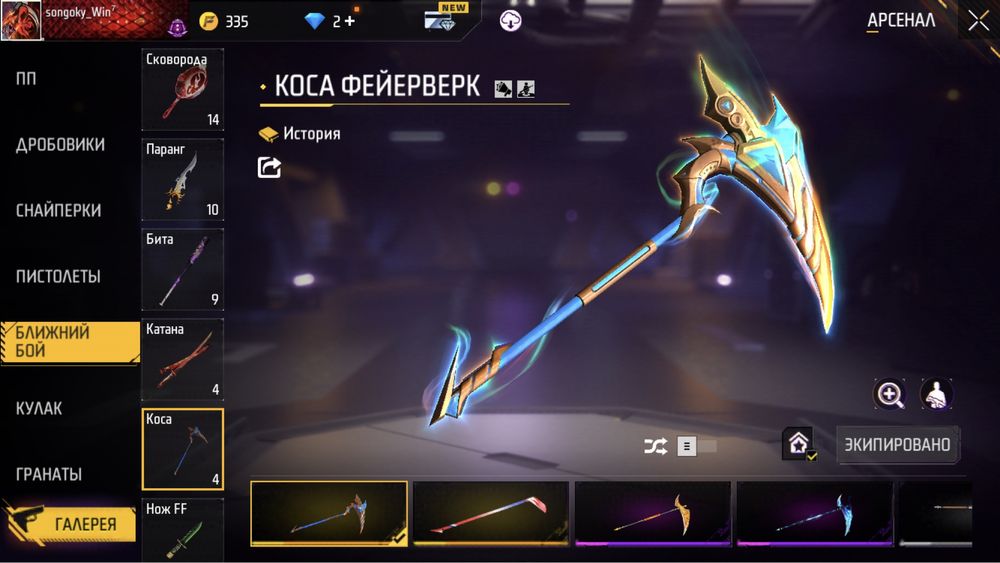Choose the ПП weapon category
The height and width of the screenshot is (563, 1000).
[x=26, y=79]
